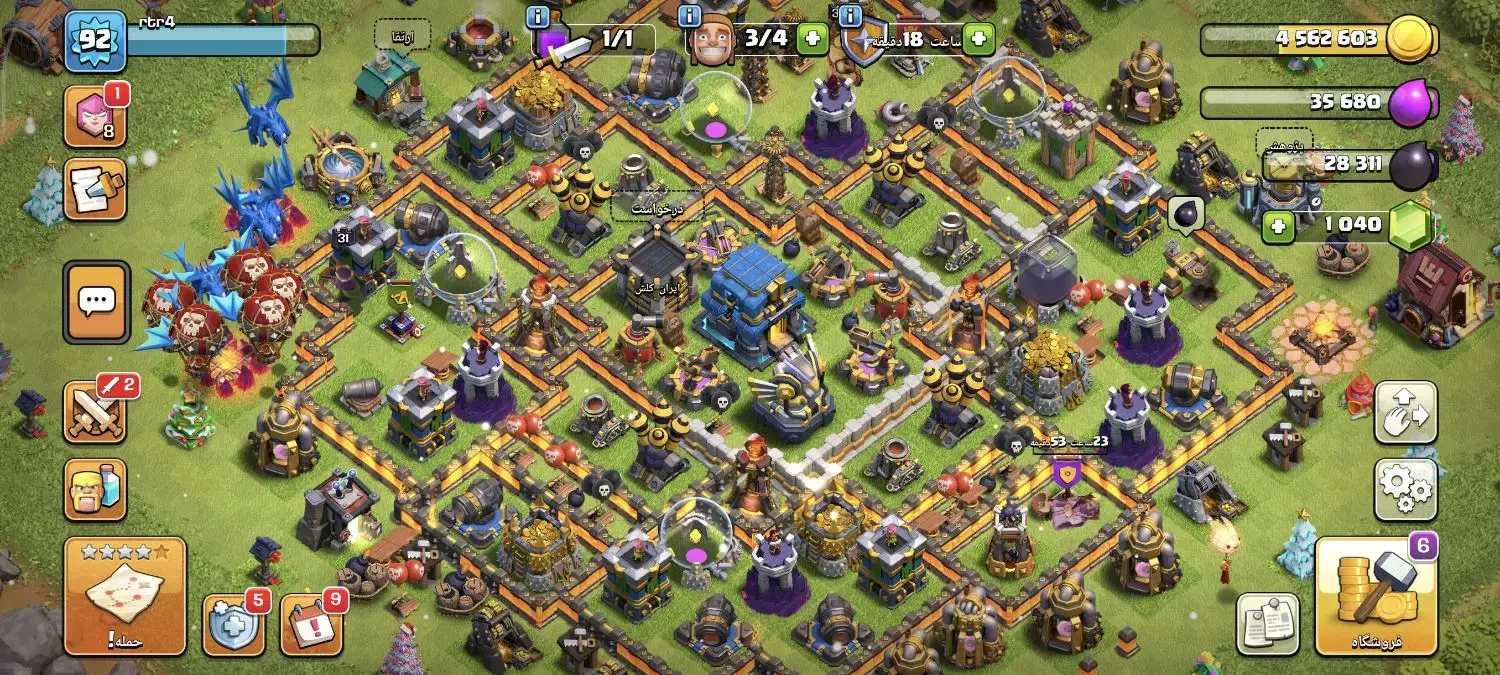This screenshot has width=1500, height=675.
Task: Extend shield with the green plus button
Action: 977,40
